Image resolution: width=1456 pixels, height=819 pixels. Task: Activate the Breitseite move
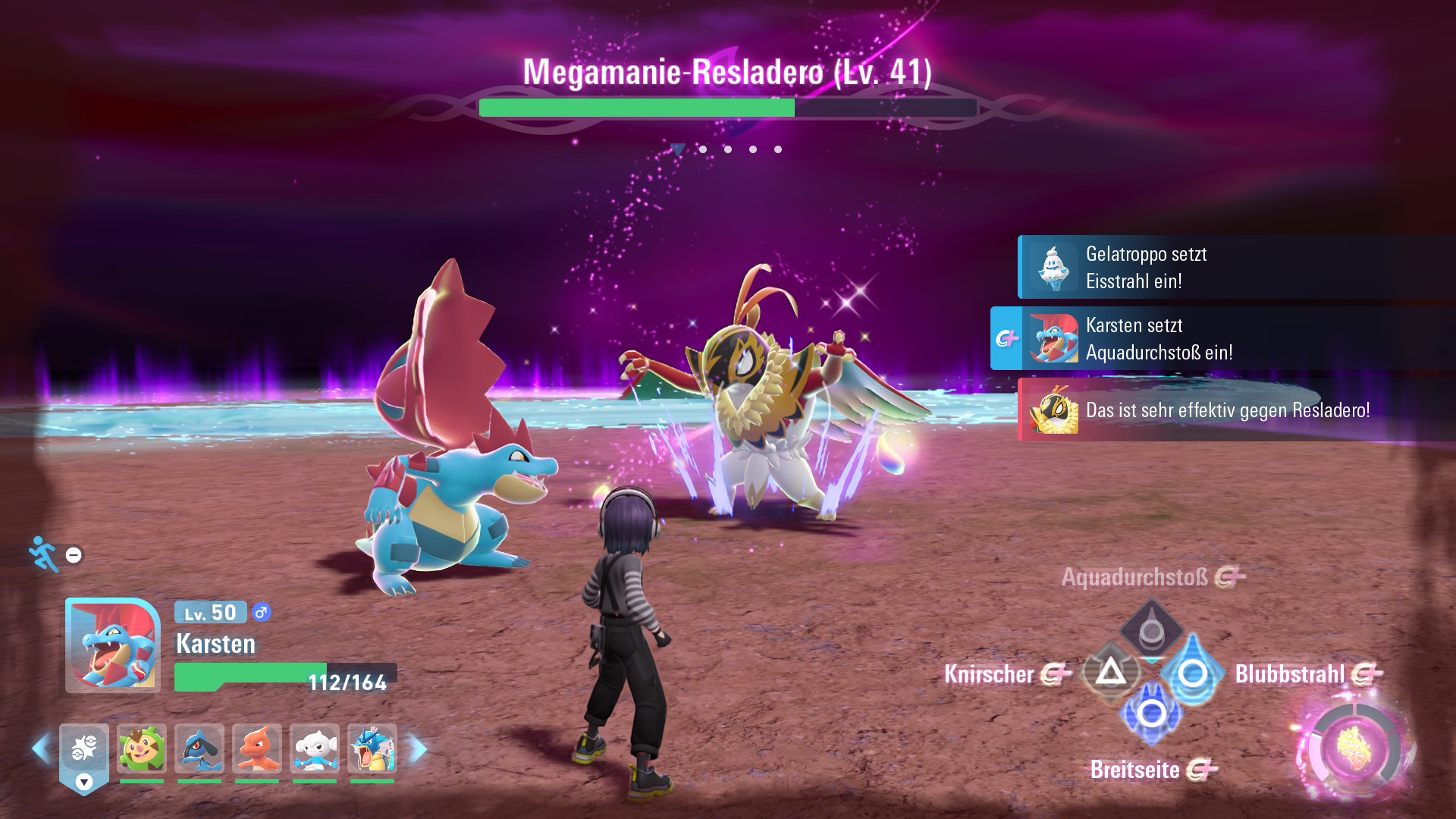(1151, 714)
